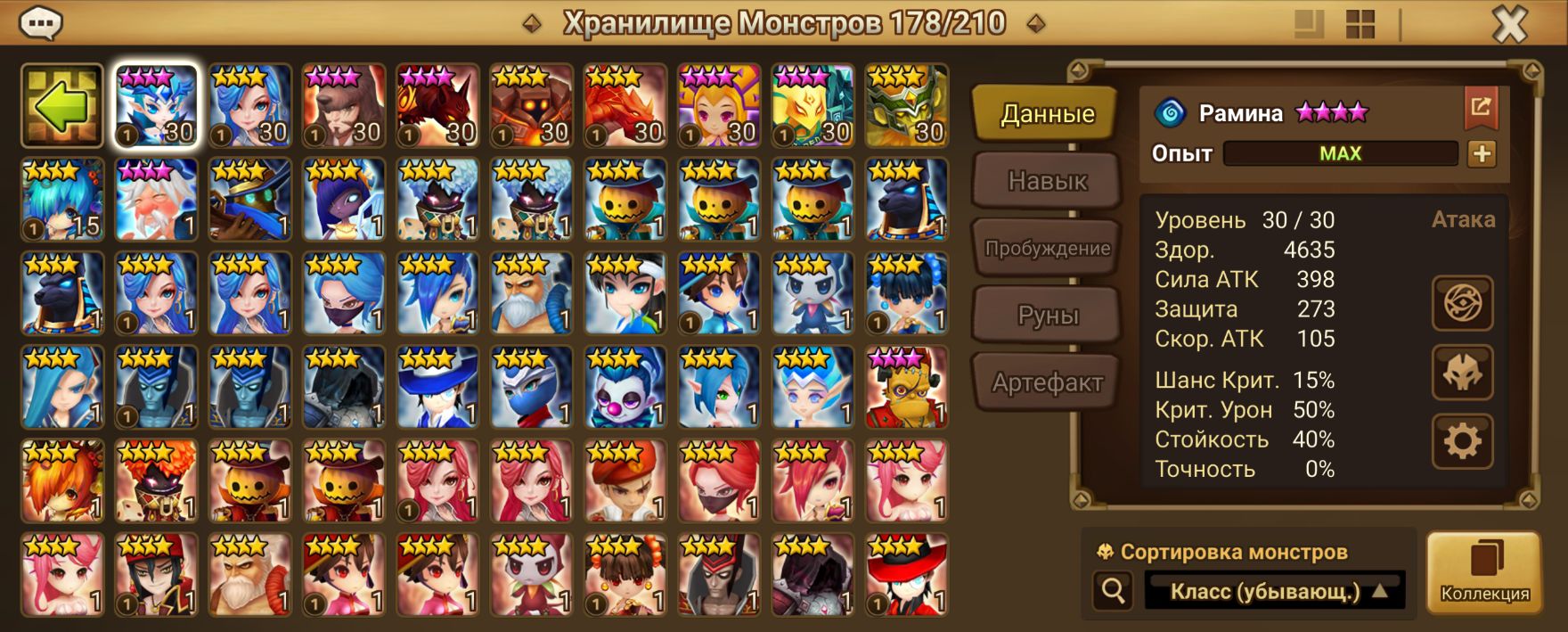Switch to the Данные tab

1046,114
